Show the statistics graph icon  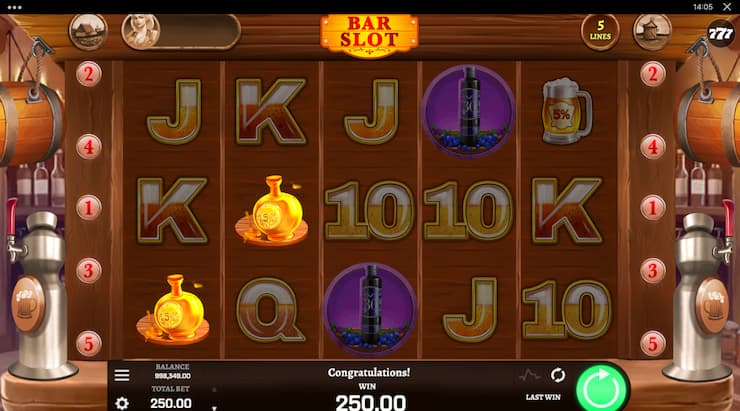(530, 375)
